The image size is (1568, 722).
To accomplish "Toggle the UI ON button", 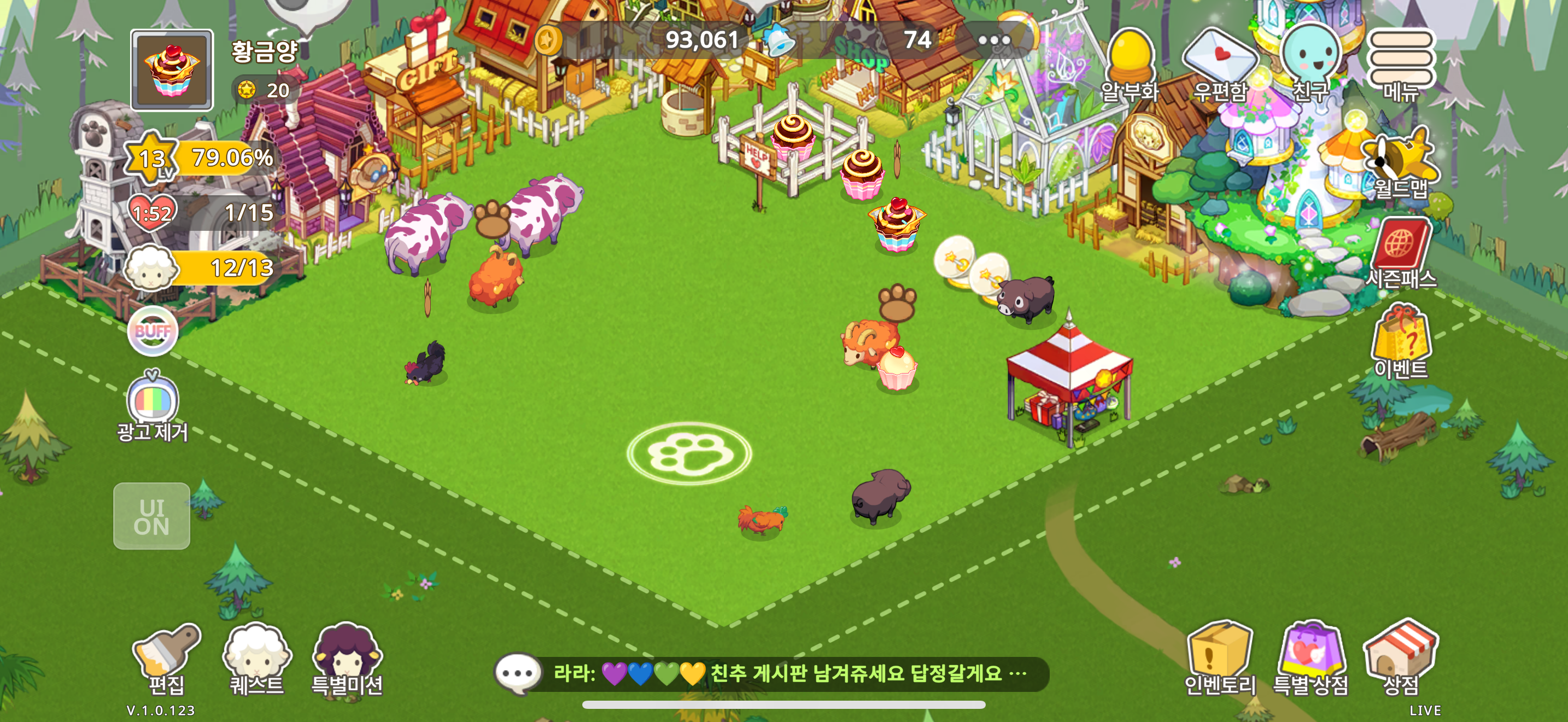I will 151,516.
